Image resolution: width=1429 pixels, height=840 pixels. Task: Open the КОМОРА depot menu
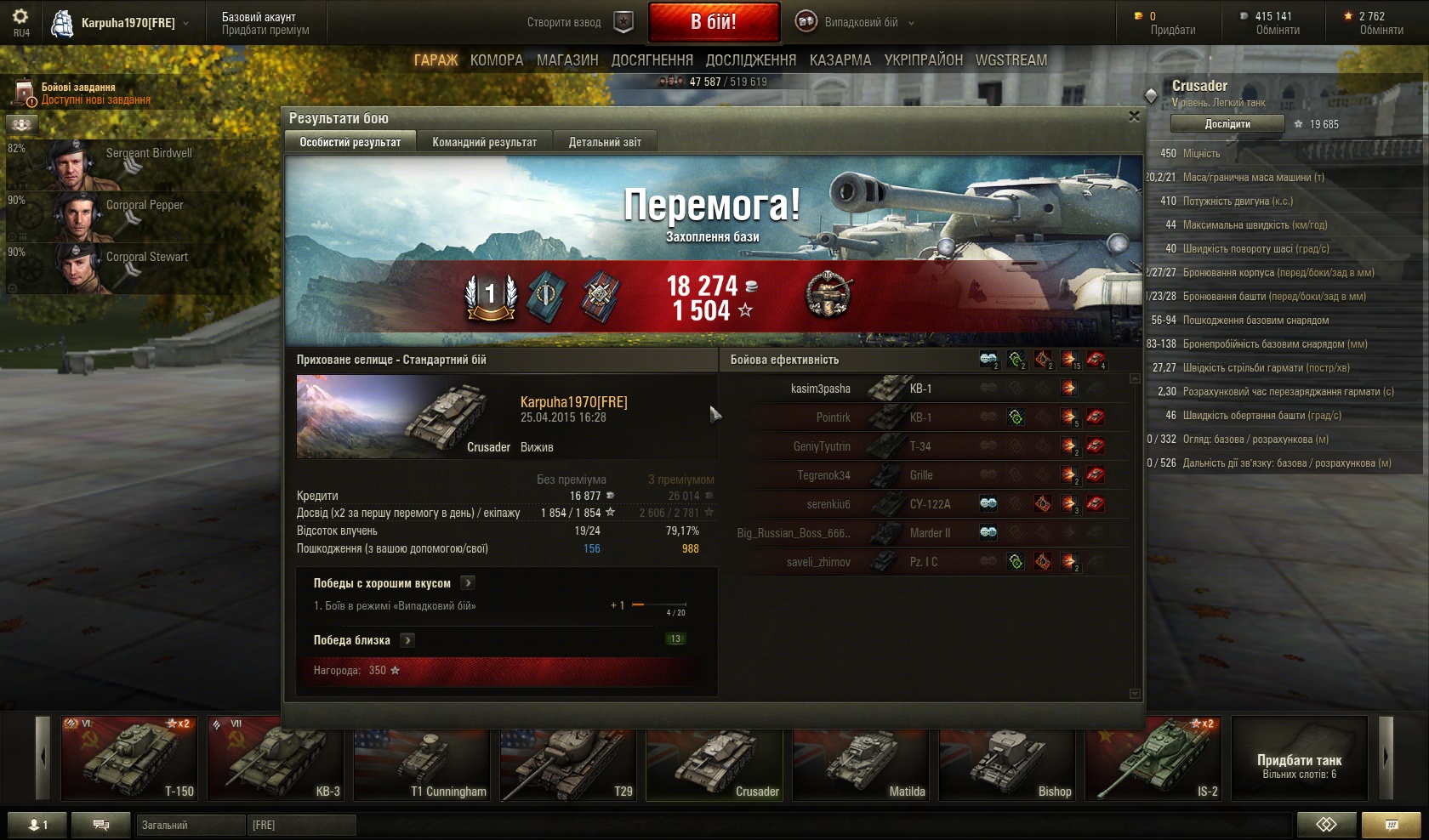[497, 60]
